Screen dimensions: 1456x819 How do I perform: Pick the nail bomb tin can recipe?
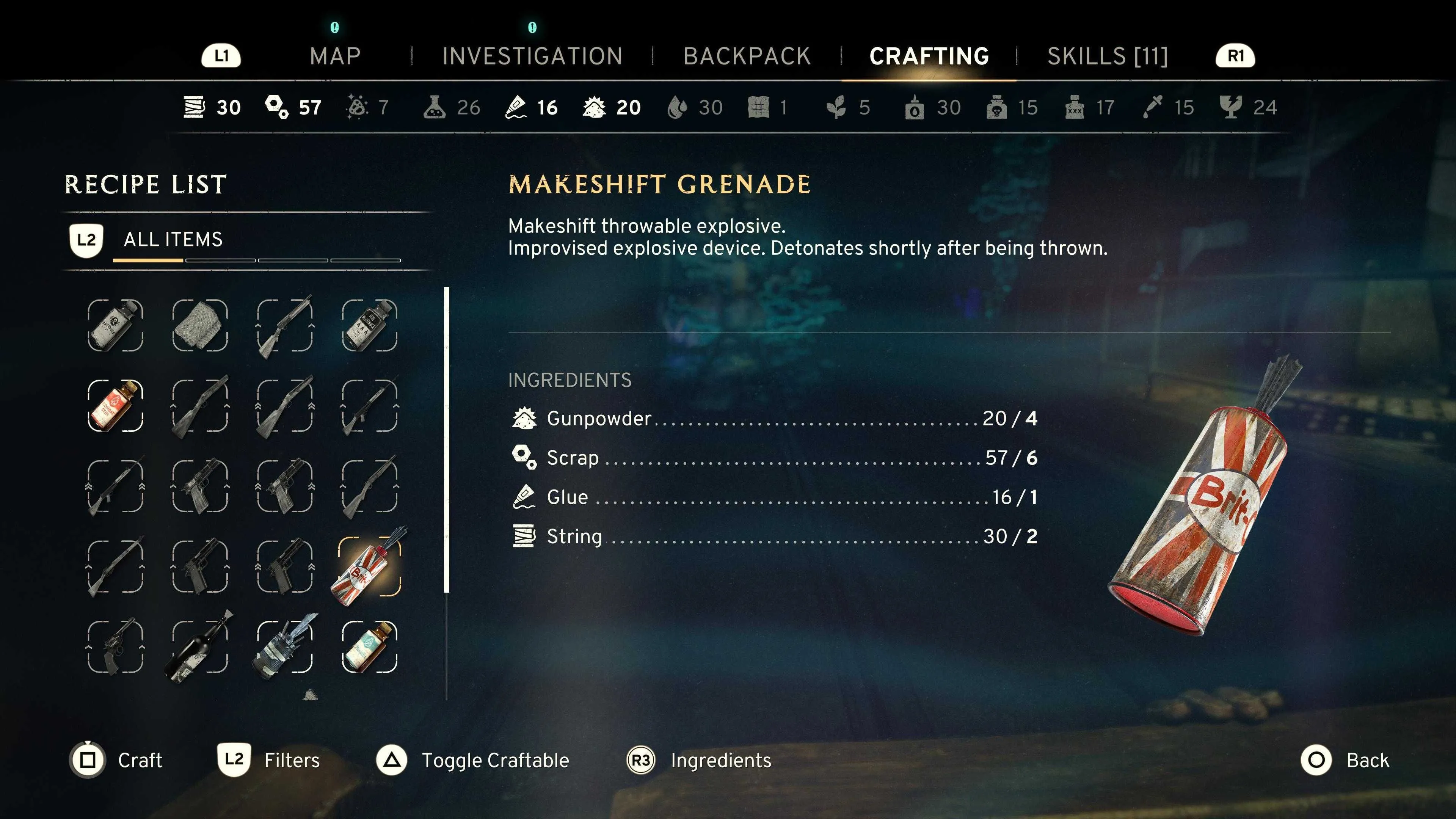[x=285, y=646]
